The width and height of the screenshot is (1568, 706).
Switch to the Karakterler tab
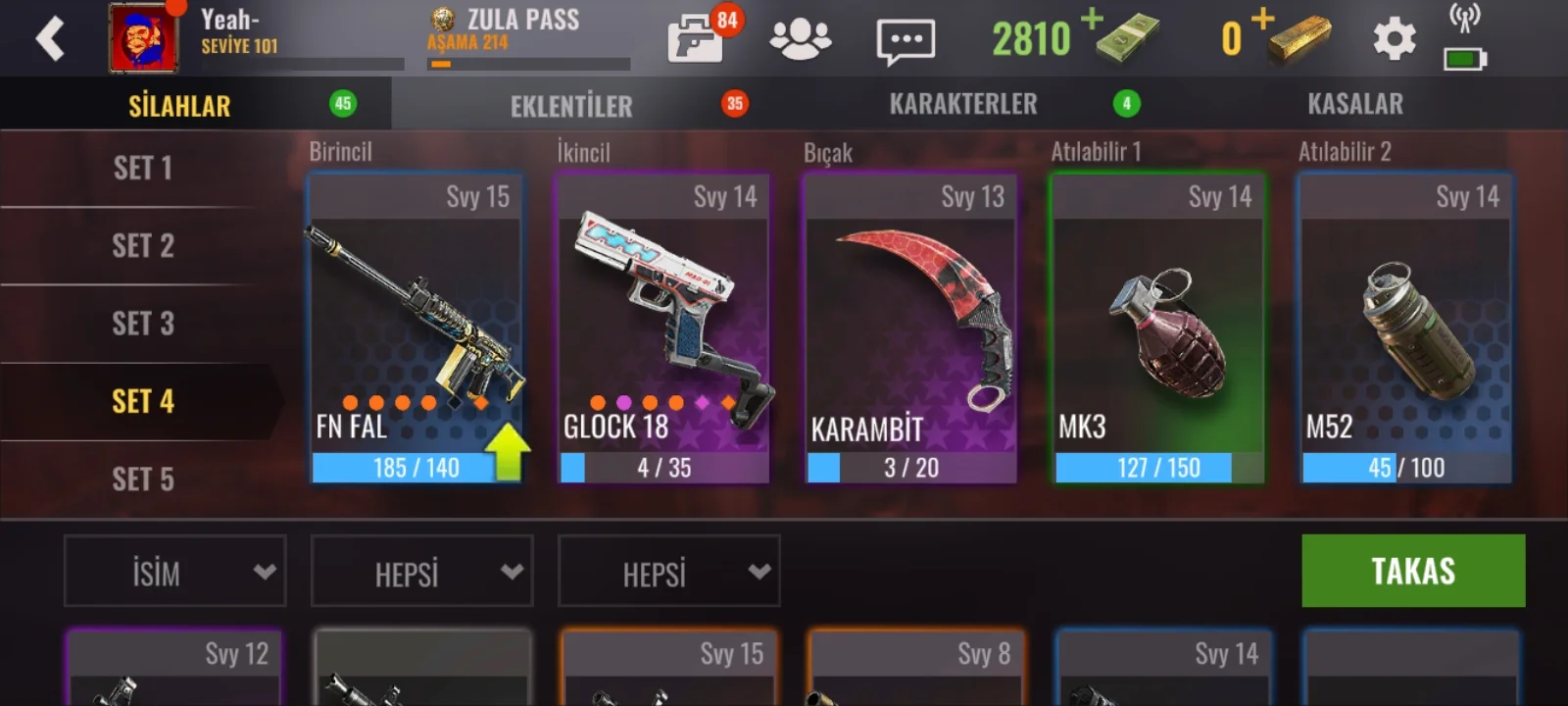click(x=962, y=104)
